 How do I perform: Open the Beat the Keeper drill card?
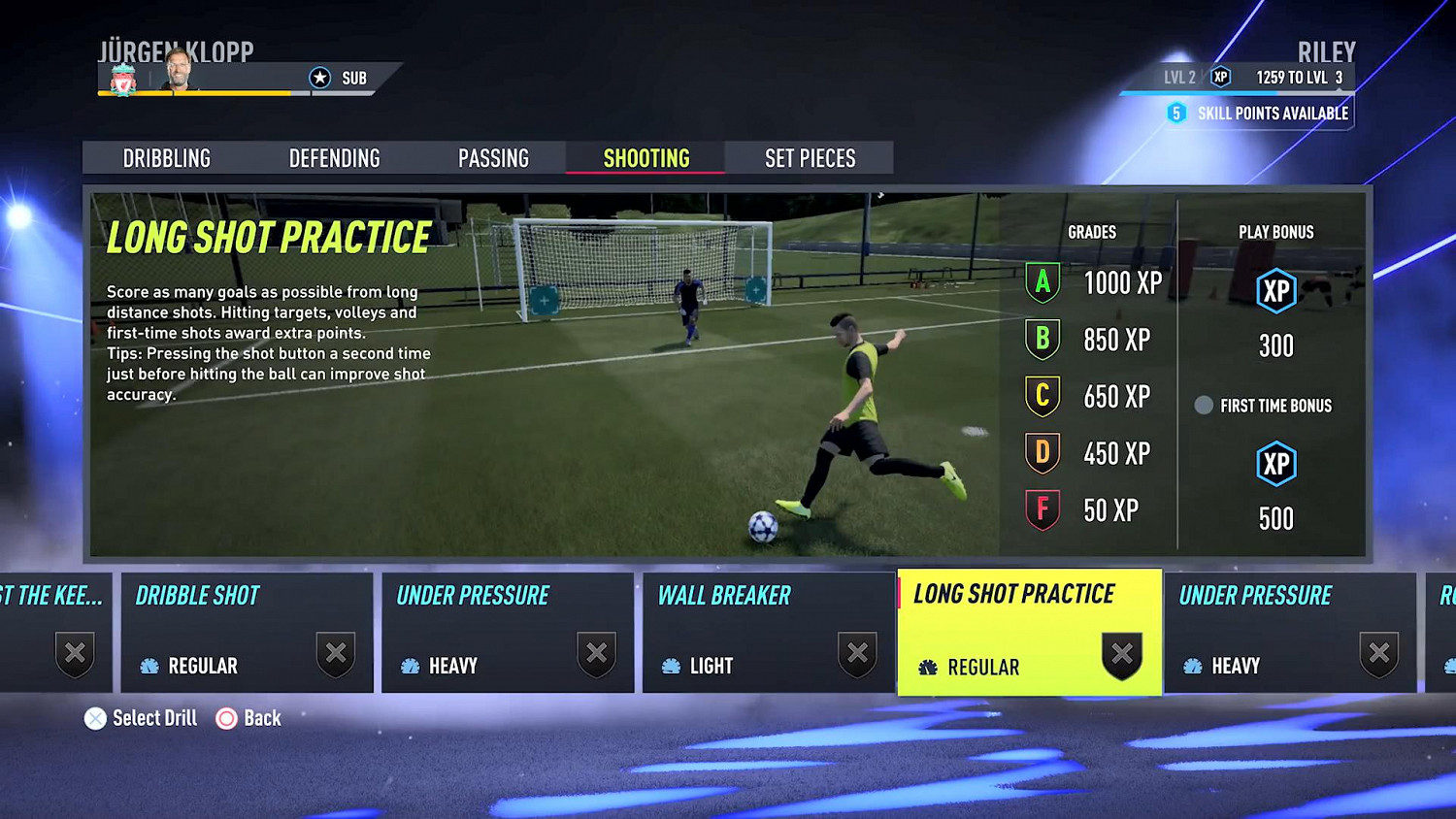click(x=53, y=631)
